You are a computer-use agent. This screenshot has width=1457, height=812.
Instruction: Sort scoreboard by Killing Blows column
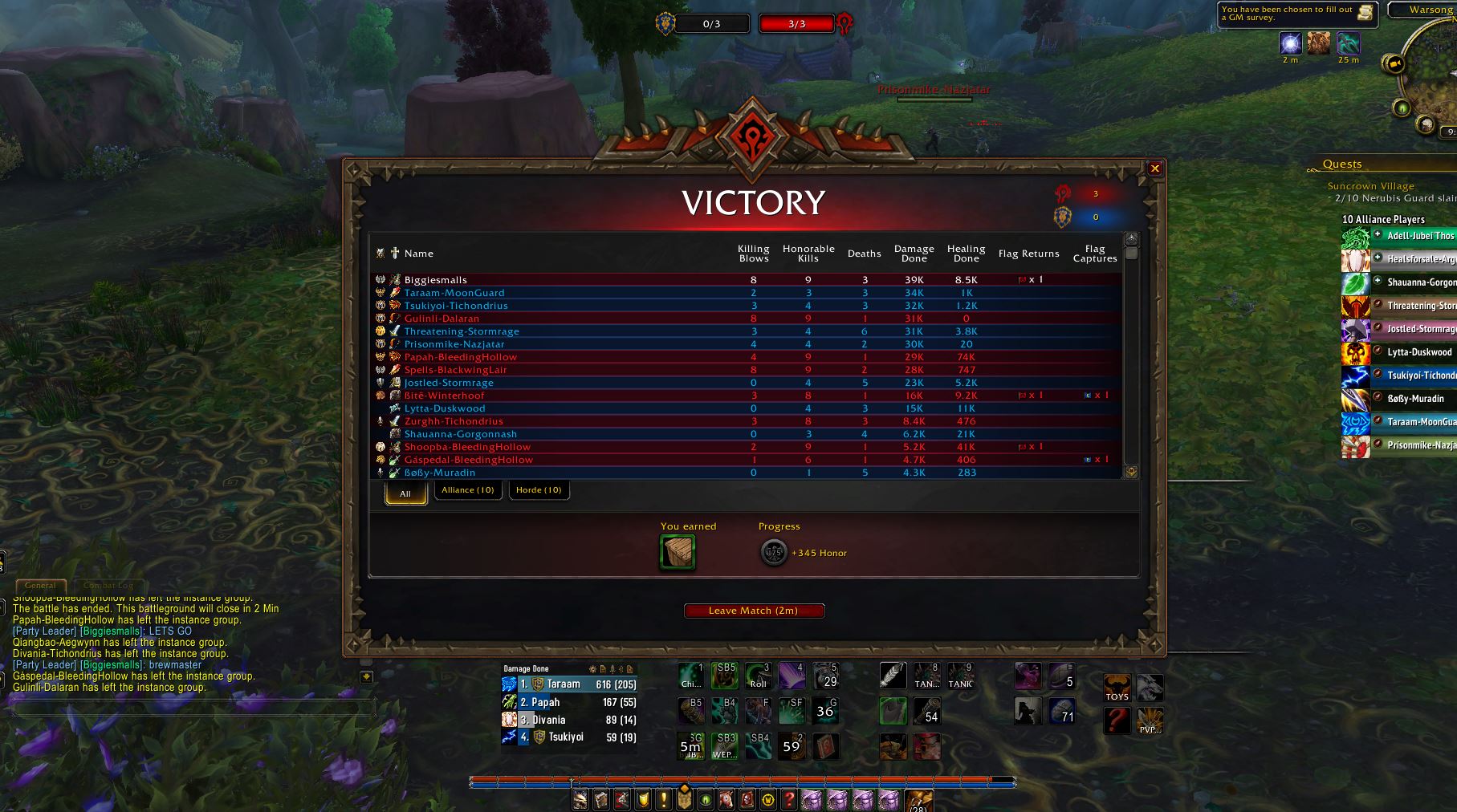[753, 254]
